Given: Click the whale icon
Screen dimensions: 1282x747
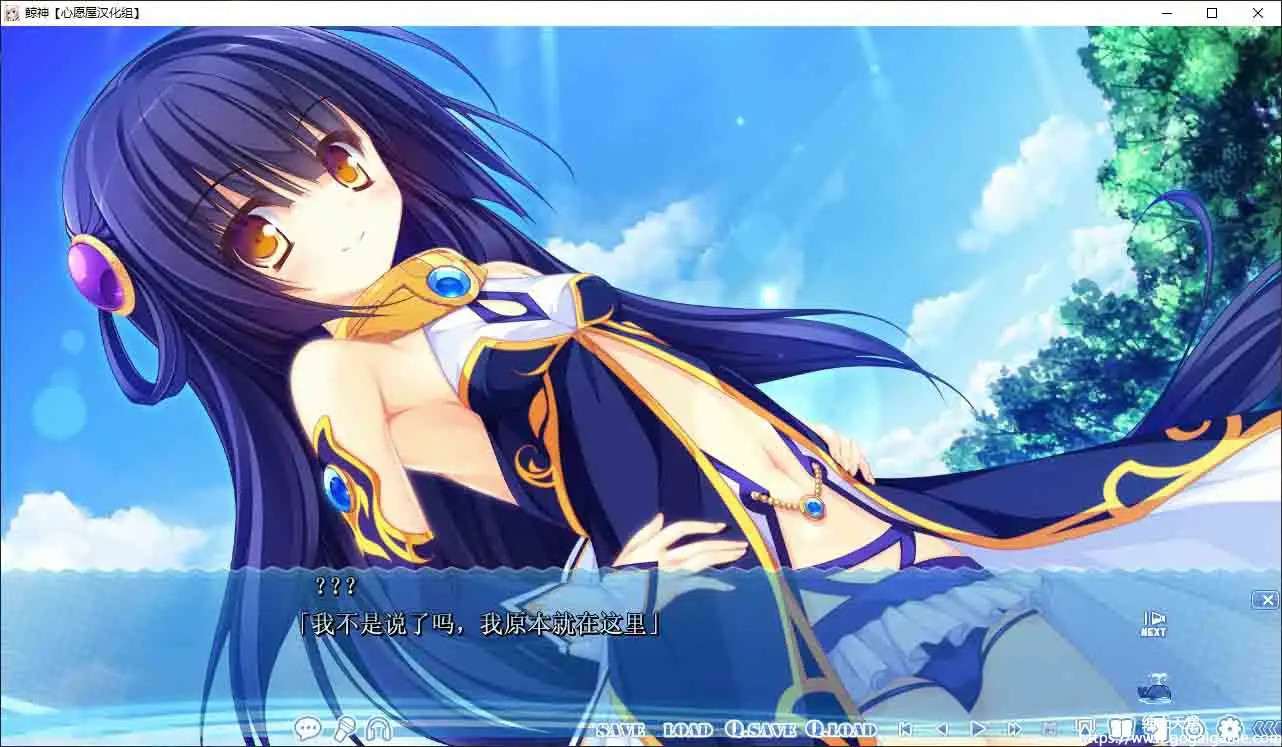Looking at the screenshot, I should (x=1153, y=688).
